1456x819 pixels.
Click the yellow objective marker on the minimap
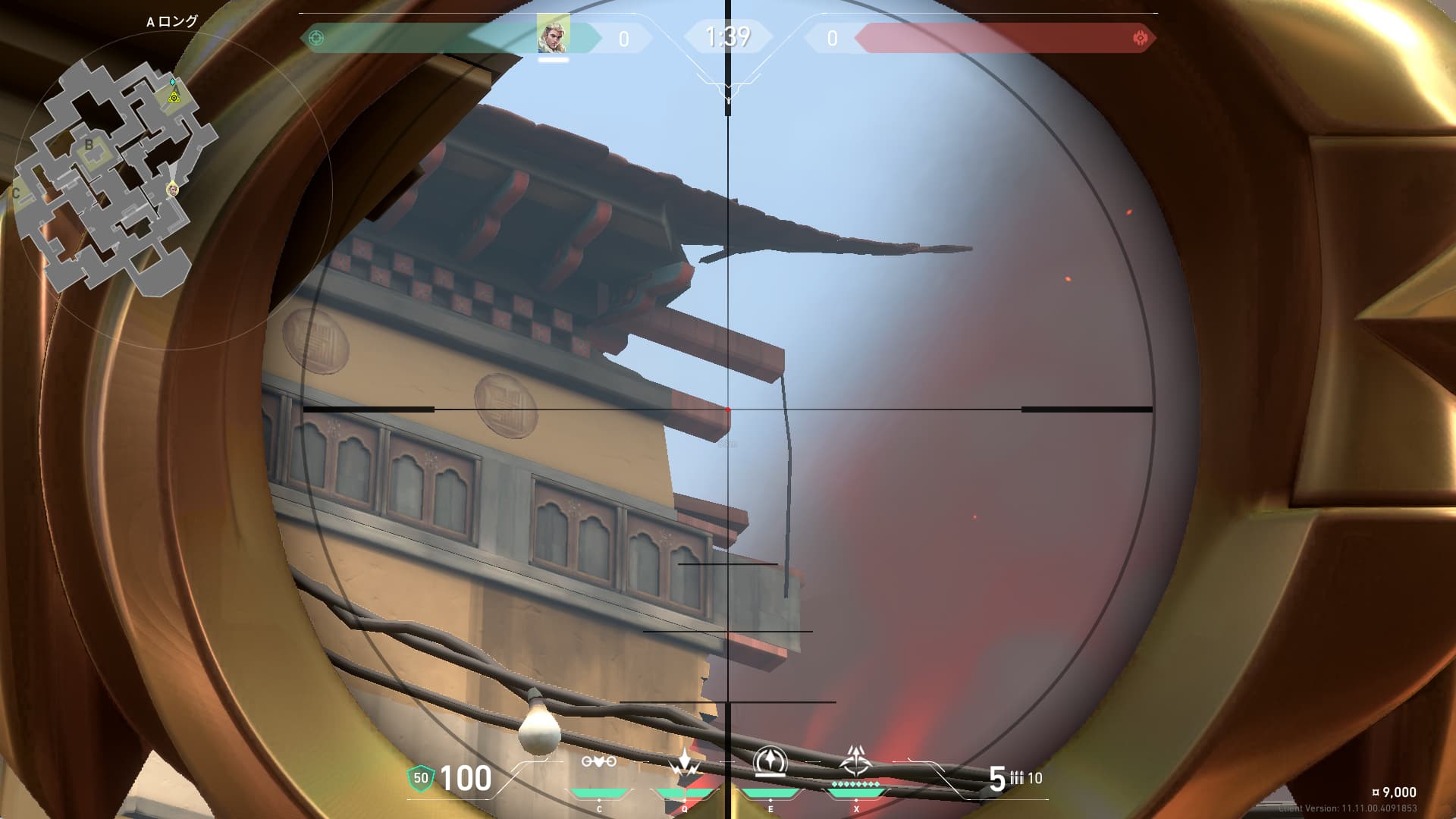174,98
